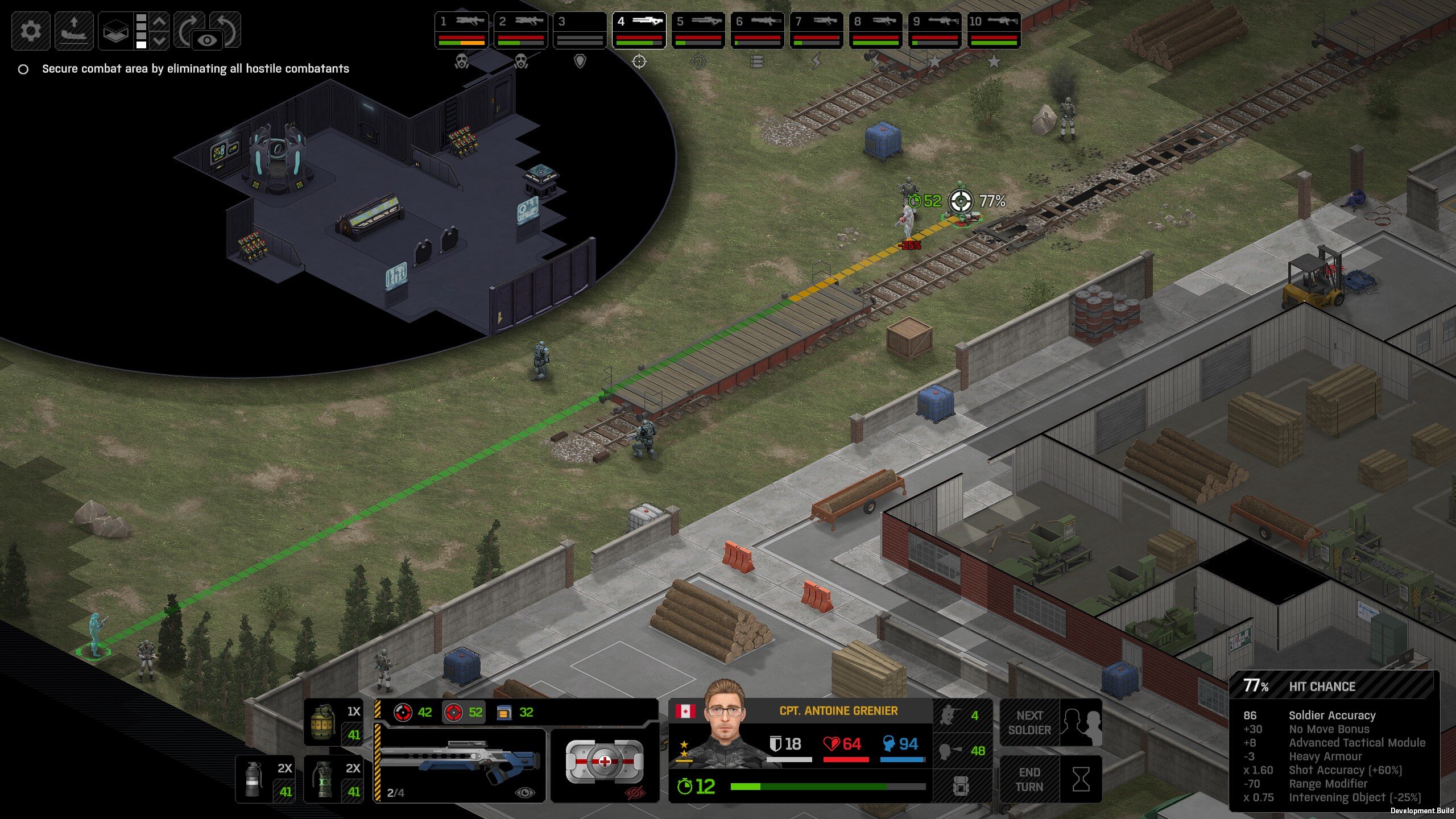Select the green-banded grenade slot
The height and width of the screenshot is (819, 1456).
tap(333, 779)
